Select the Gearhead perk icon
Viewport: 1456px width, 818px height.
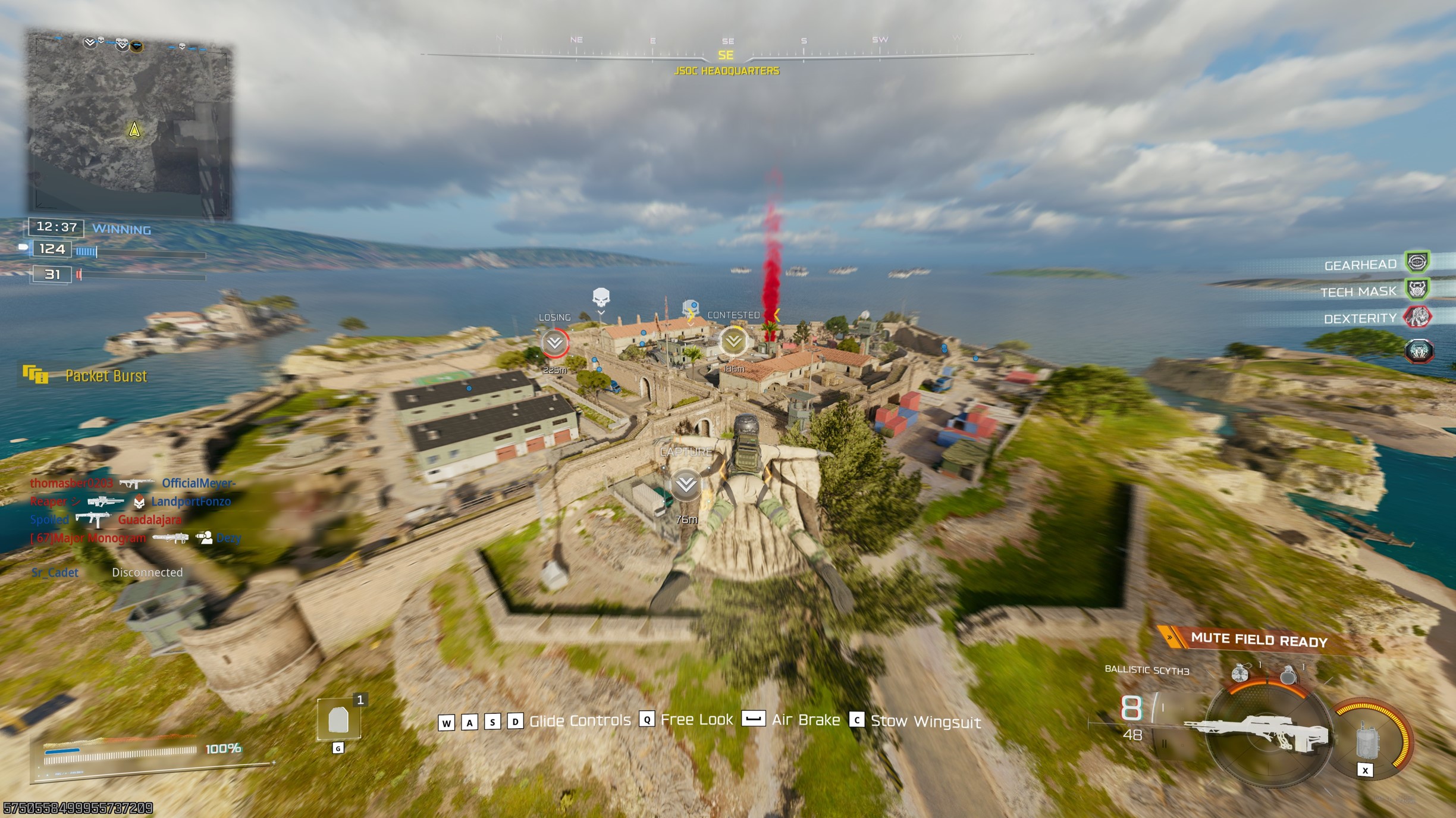[1417, 262]
